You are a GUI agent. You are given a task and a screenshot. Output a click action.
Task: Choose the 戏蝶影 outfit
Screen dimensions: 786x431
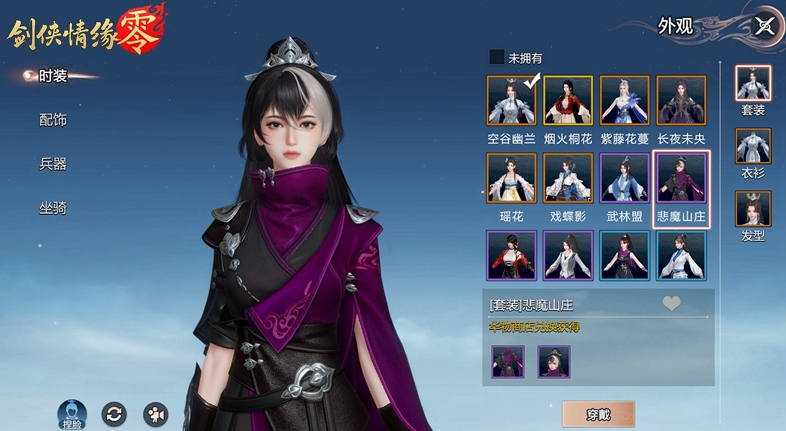(568, 178)
